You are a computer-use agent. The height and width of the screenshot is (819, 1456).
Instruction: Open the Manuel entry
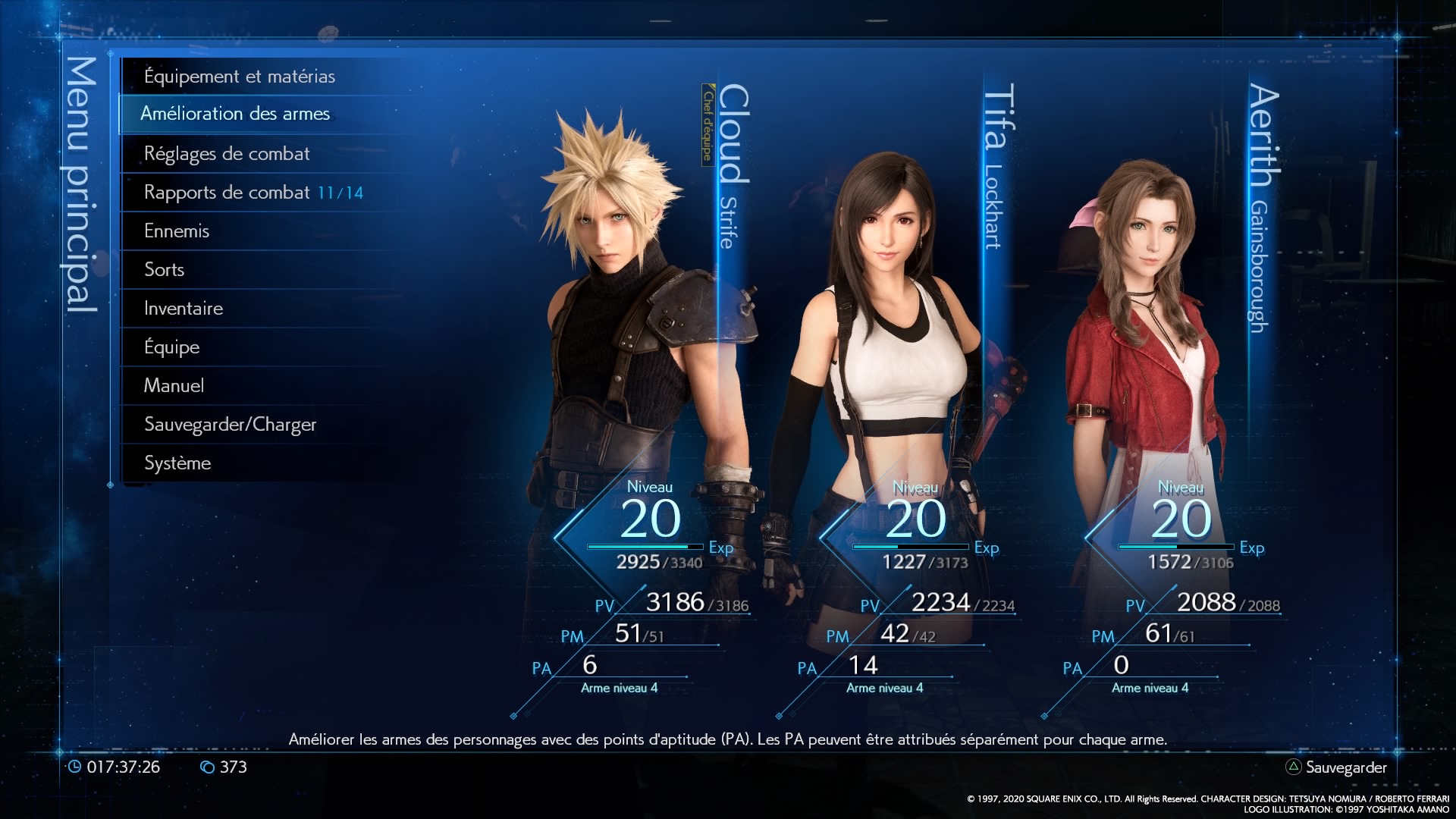[174, 386]
